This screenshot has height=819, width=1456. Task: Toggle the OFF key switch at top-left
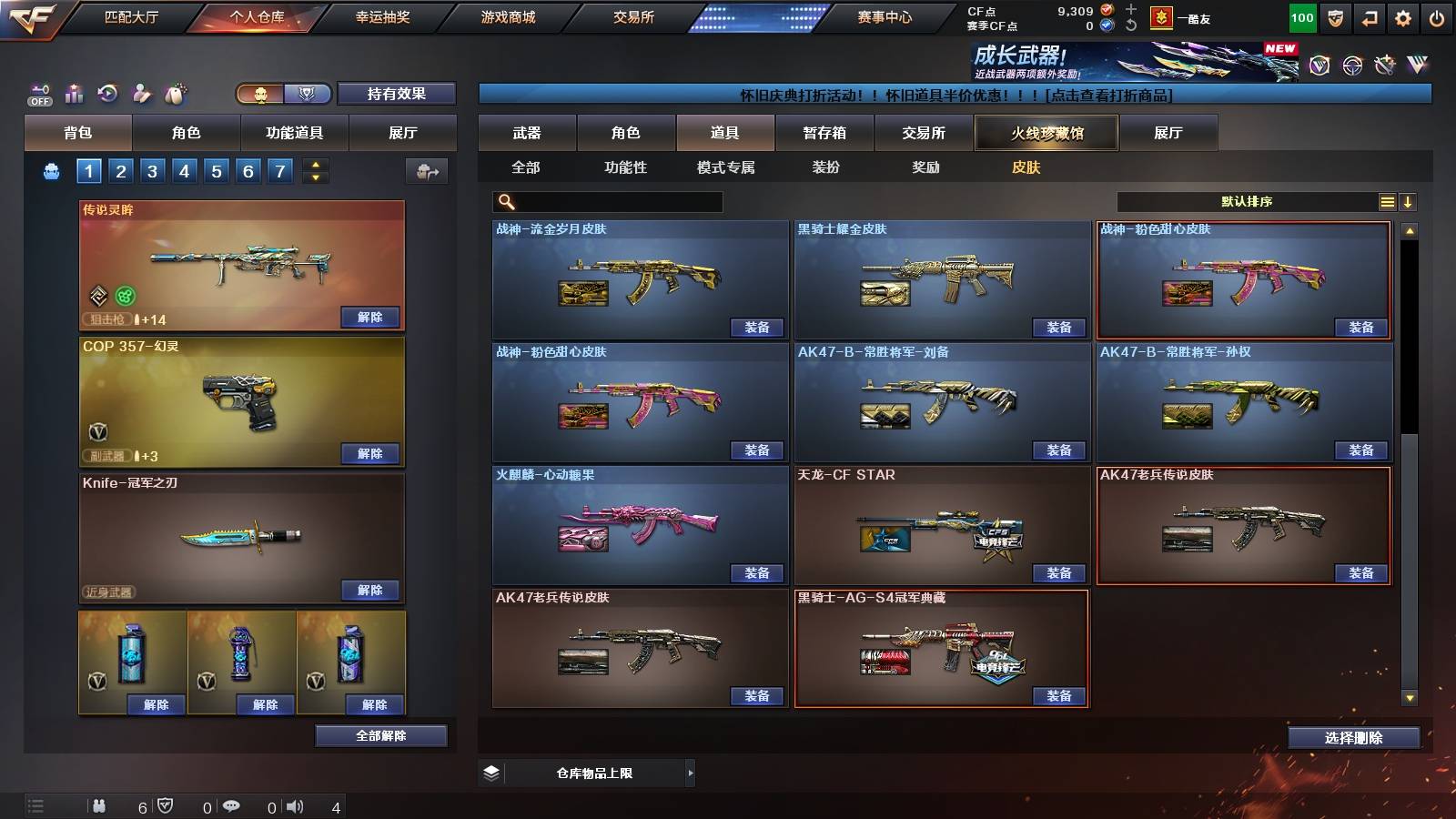(x=39, y=94)
